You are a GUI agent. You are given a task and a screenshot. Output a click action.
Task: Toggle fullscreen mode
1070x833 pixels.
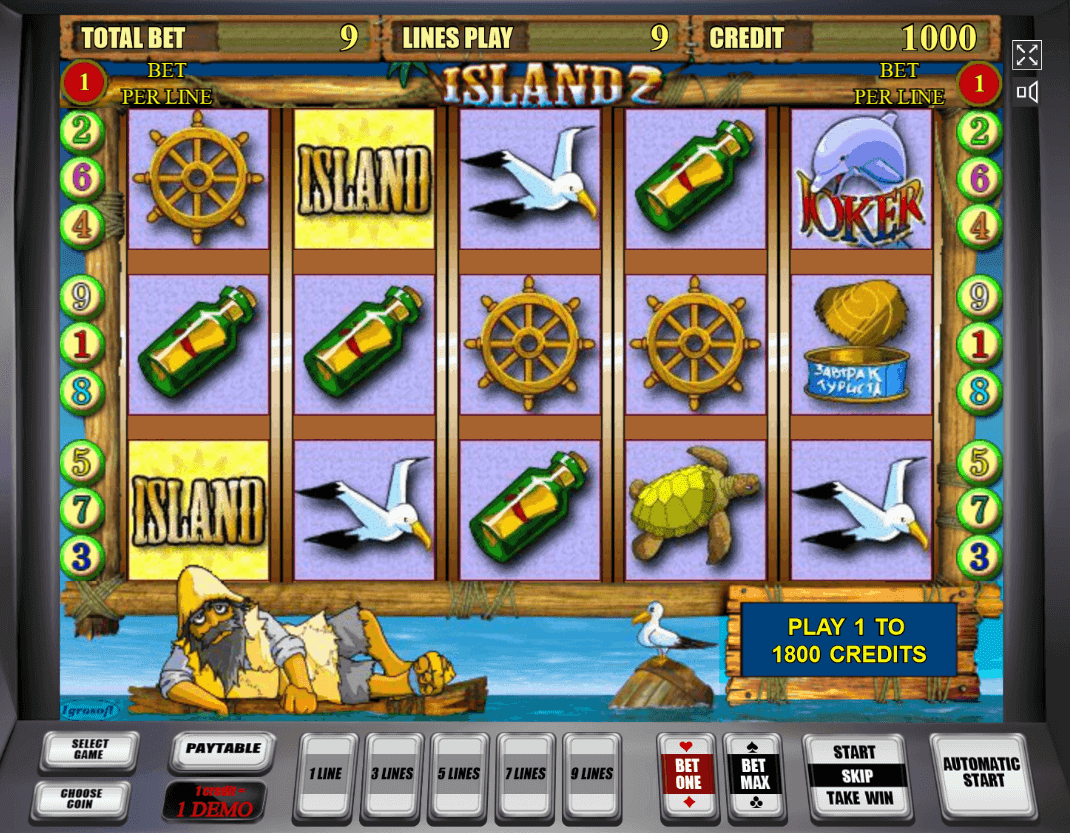[x=1027, y=55]
